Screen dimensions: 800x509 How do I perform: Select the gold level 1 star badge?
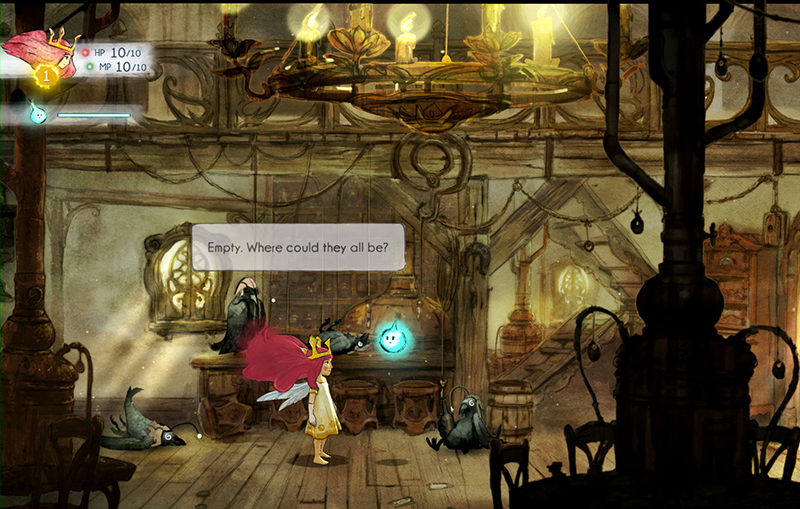point(43,74)
